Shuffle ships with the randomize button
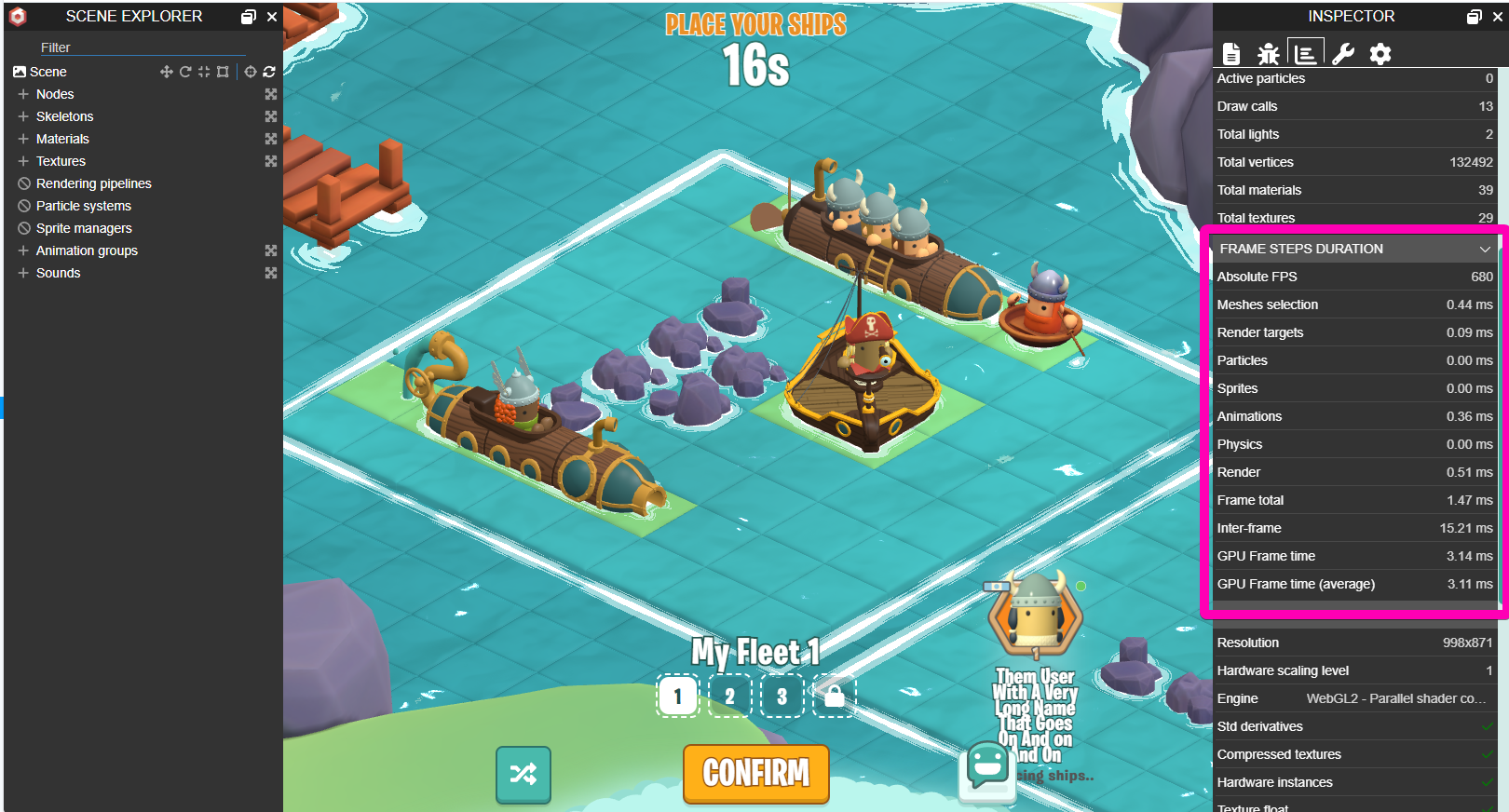Screen dimensions: 1509x812 coord(523,774)
